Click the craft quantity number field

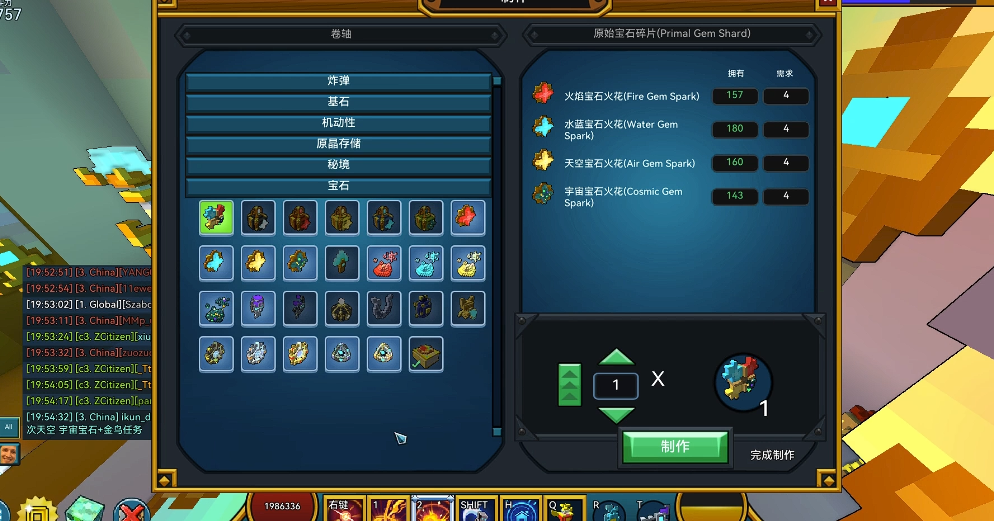pyautogui.click(x=616, y=385)
